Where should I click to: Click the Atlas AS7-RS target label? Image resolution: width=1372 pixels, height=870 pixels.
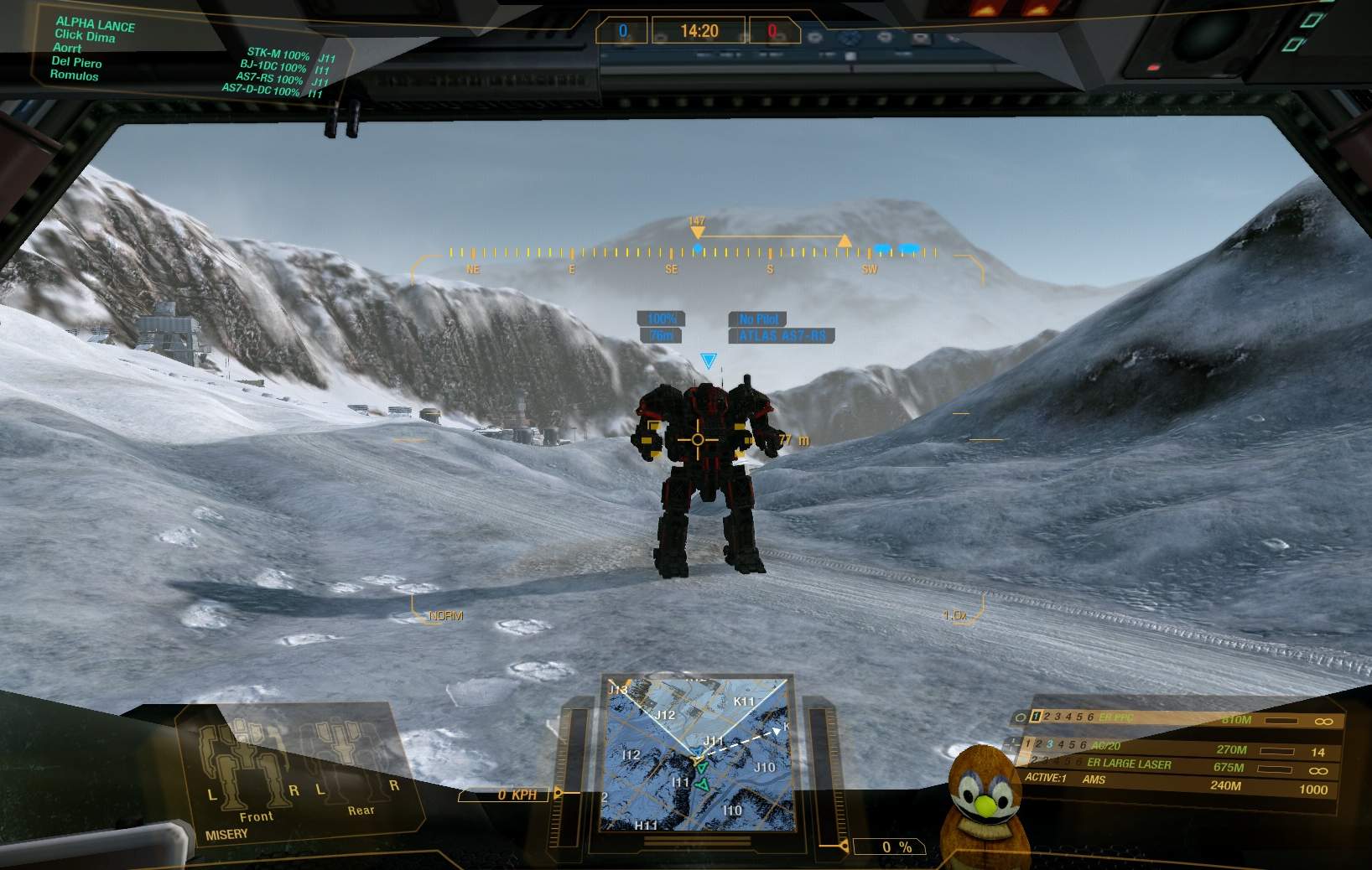(x=782, y=336)
